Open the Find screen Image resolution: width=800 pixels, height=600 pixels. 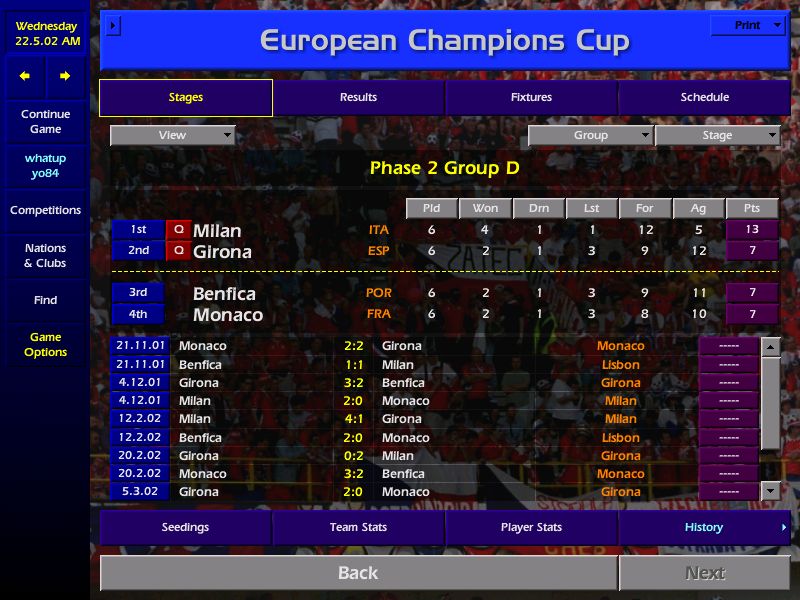click(x=46, y=300)
